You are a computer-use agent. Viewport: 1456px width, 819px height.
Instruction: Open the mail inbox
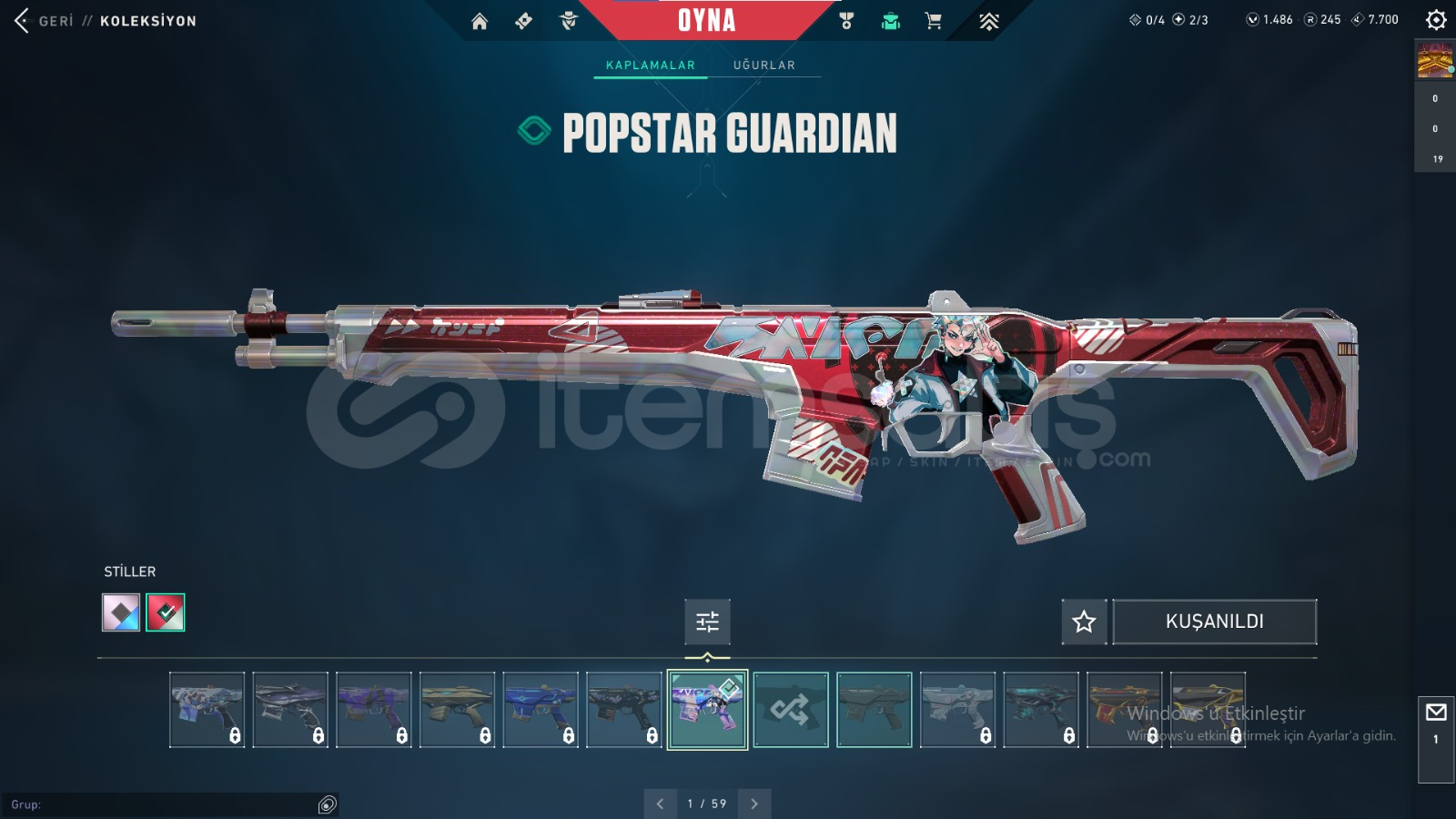click(x=1436, y=713)
